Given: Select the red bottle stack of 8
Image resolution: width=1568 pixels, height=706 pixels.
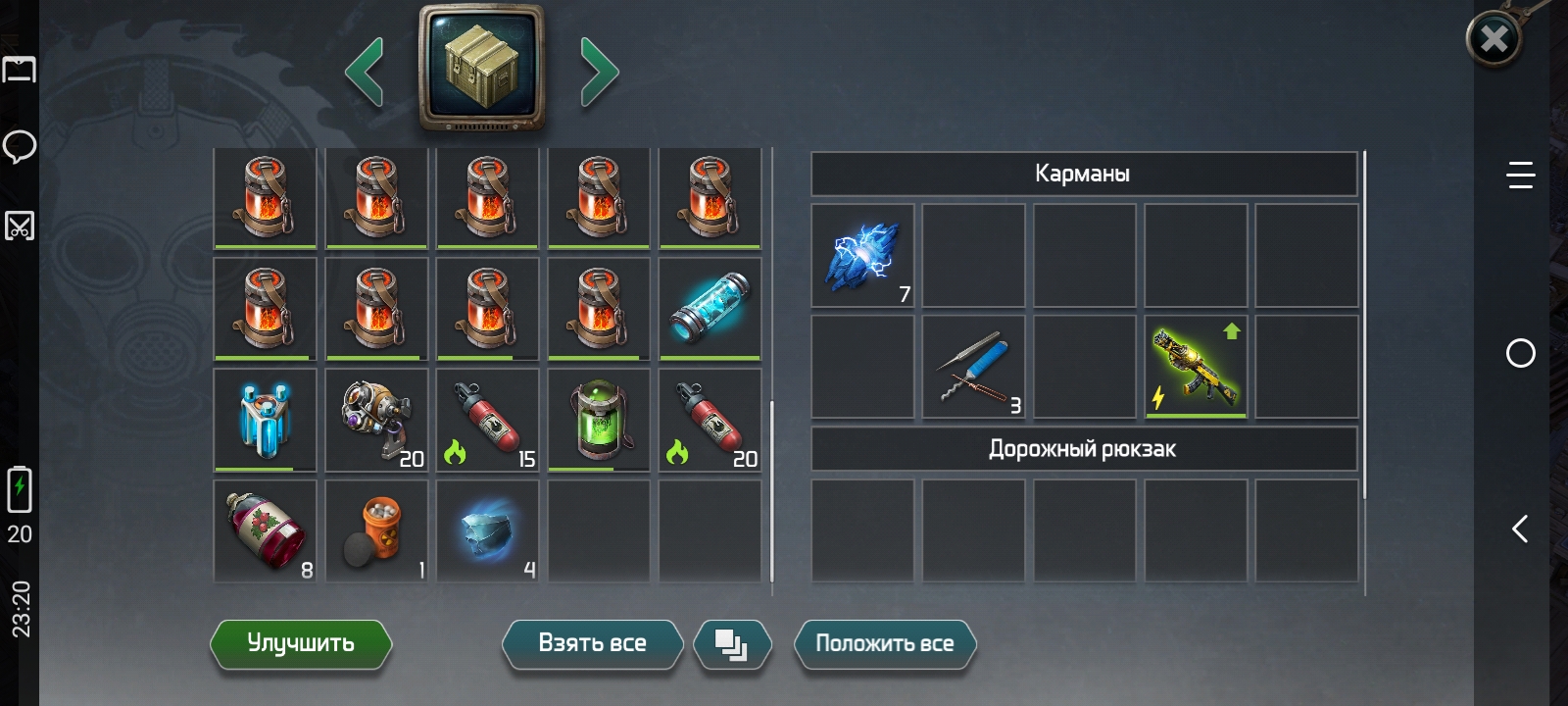Looking at the screenshot, I should click(x=265, y=530).
